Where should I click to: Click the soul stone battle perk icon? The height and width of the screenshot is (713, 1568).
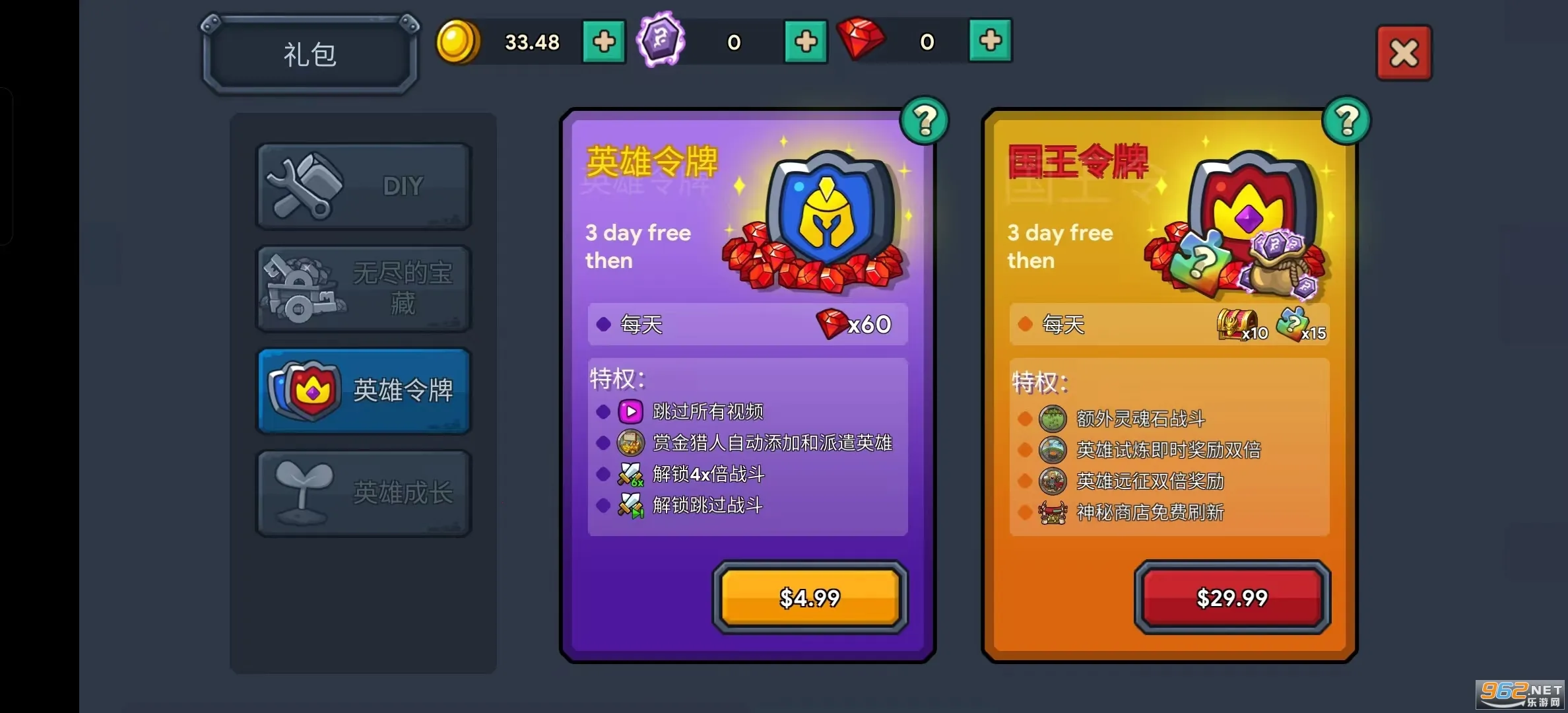tap(1052, 418)
